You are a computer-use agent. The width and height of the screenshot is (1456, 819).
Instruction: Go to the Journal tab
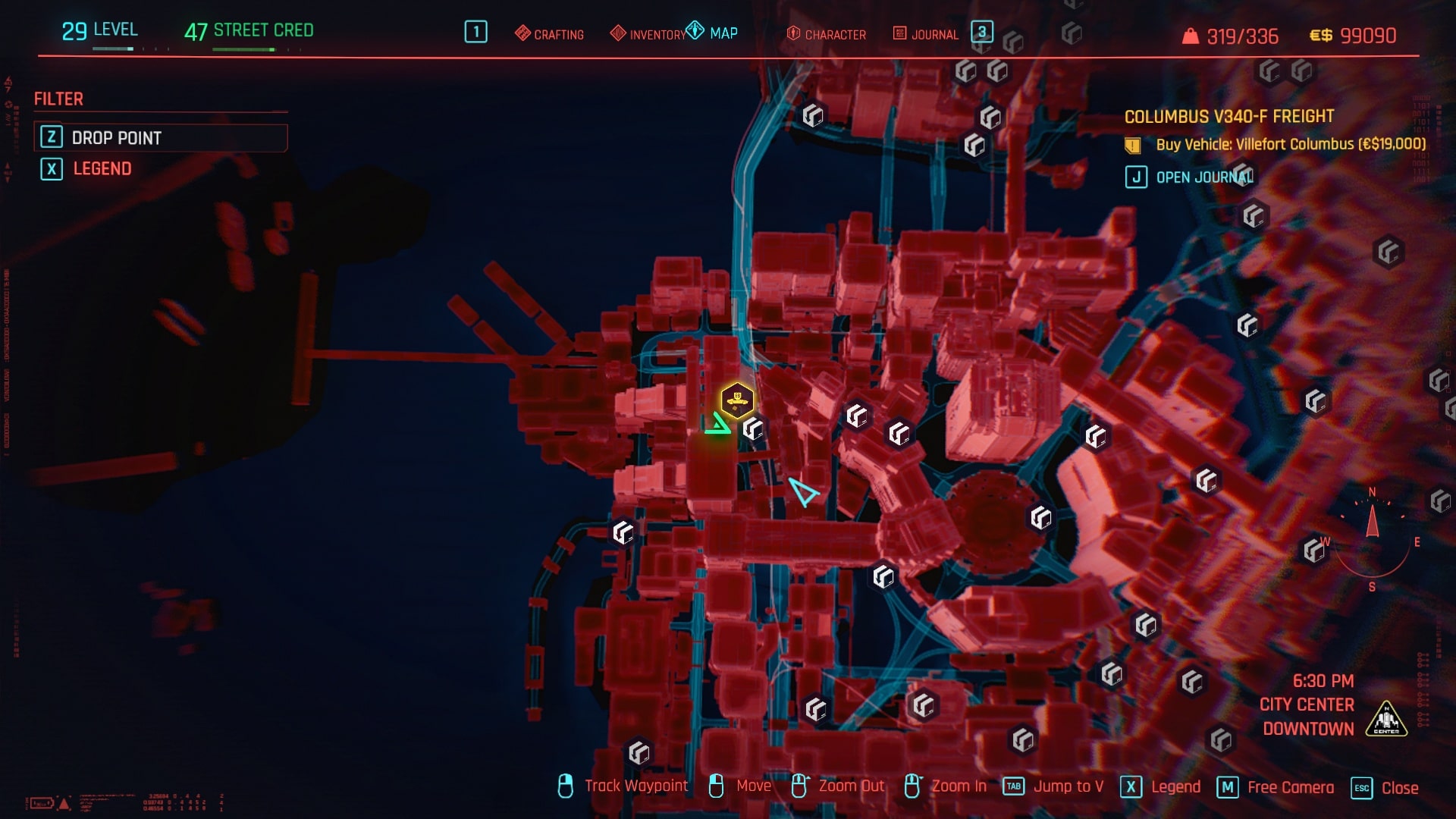926,34
